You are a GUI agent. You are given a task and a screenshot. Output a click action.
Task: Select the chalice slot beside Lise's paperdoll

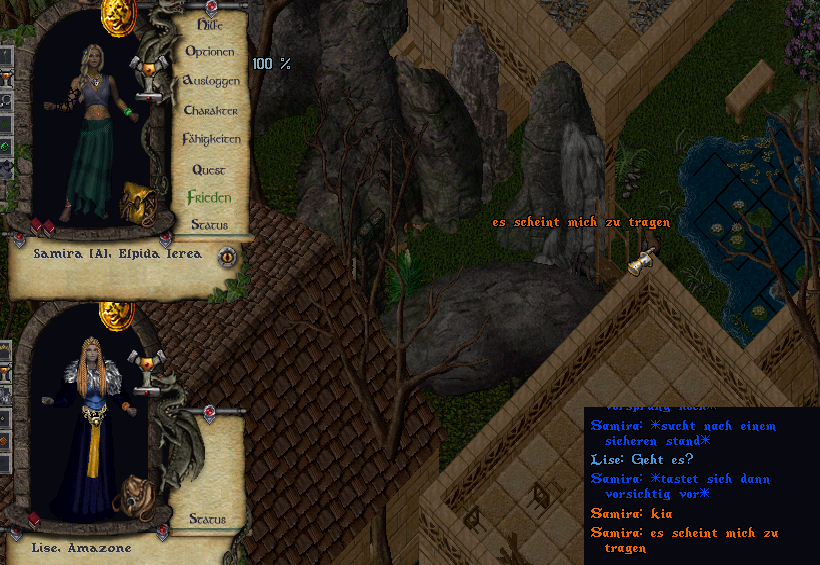(151, 371)
